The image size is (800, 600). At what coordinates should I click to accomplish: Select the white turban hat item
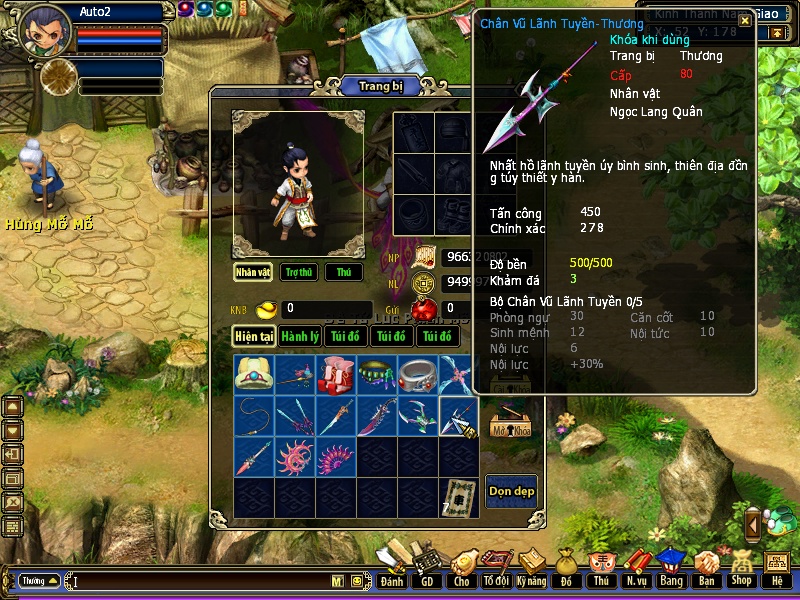coord(254,375)
